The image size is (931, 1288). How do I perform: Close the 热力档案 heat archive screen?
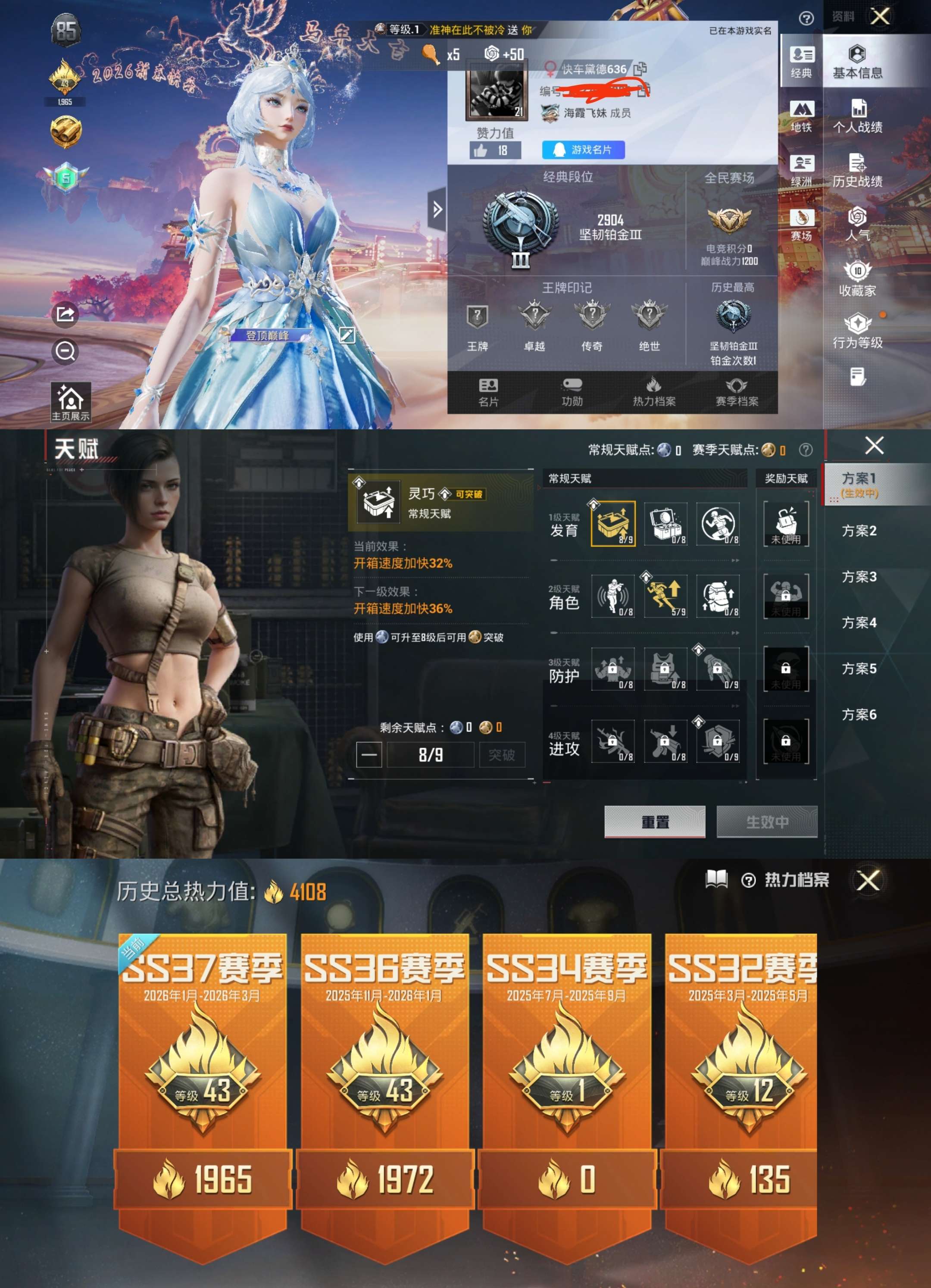tap(868, 881)
